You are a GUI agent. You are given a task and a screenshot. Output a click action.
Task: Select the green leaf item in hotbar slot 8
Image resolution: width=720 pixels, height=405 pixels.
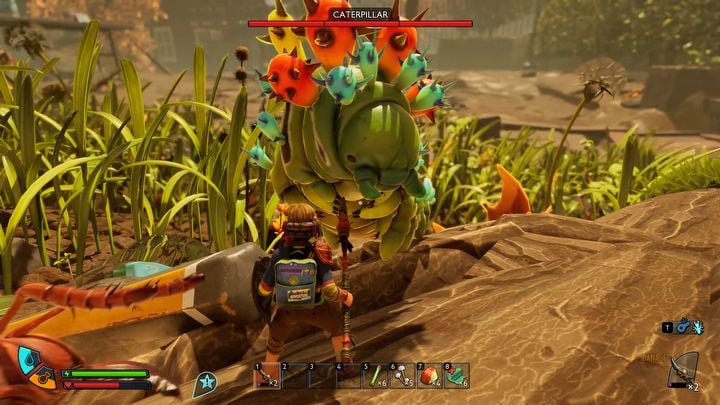tap(456, 376)
